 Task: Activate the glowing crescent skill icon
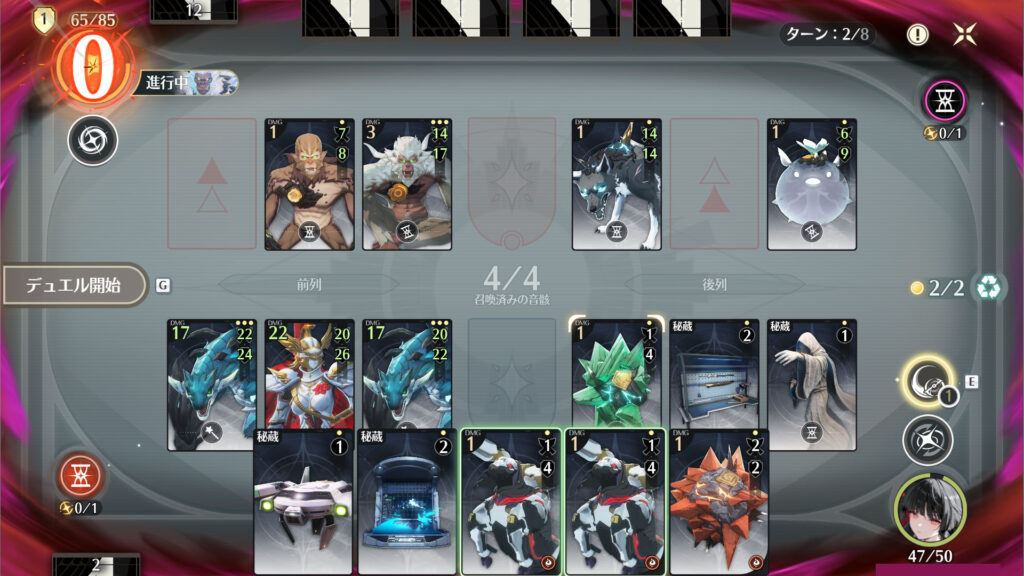[926, 380]
